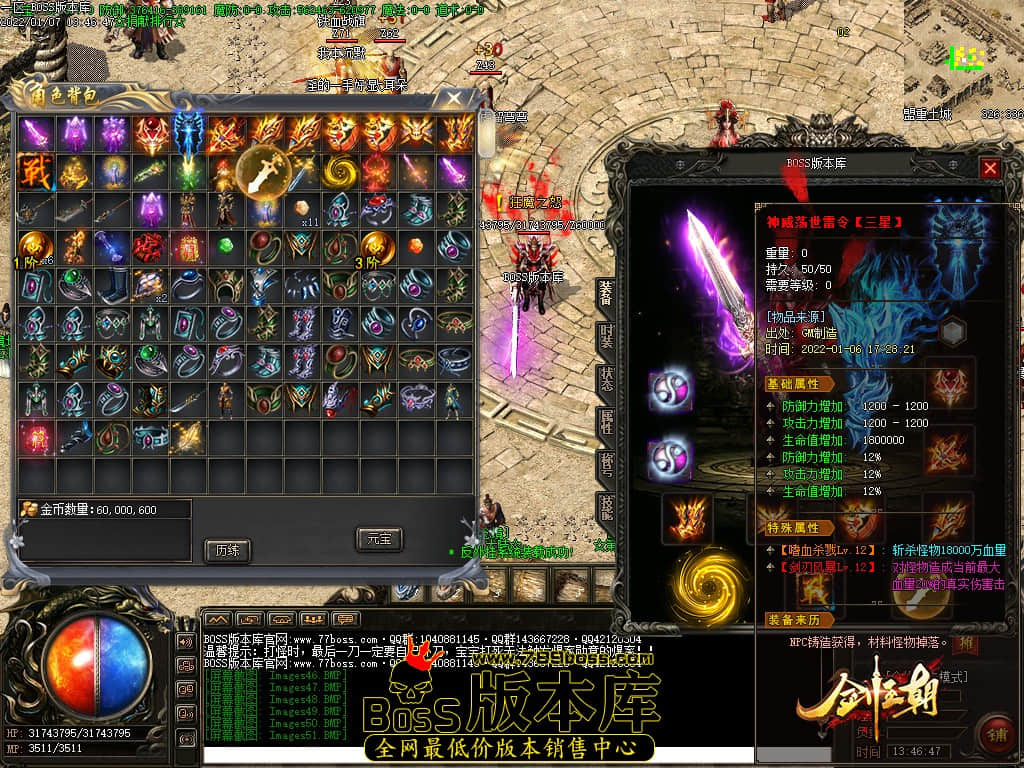Close the BOSS版本库 equipment panel
The width and height of the screenshot is (1024, 768).
tap(990, 168)
